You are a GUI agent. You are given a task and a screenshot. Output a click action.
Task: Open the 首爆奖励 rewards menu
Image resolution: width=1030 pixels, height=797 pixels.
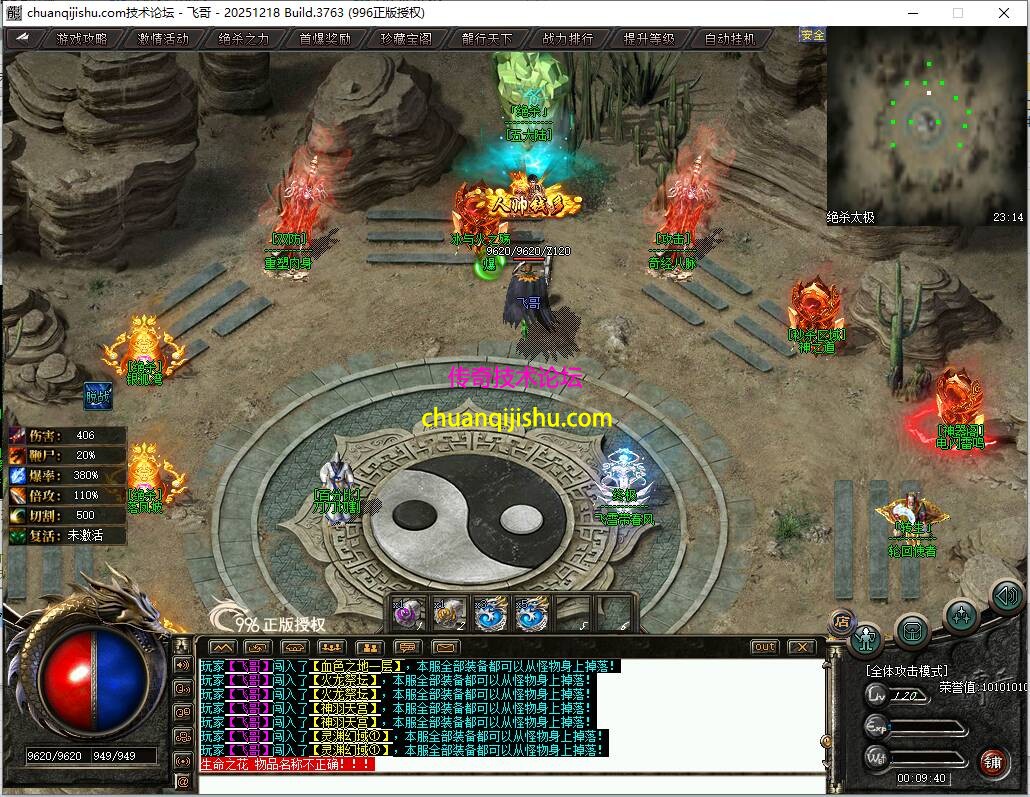326,39
